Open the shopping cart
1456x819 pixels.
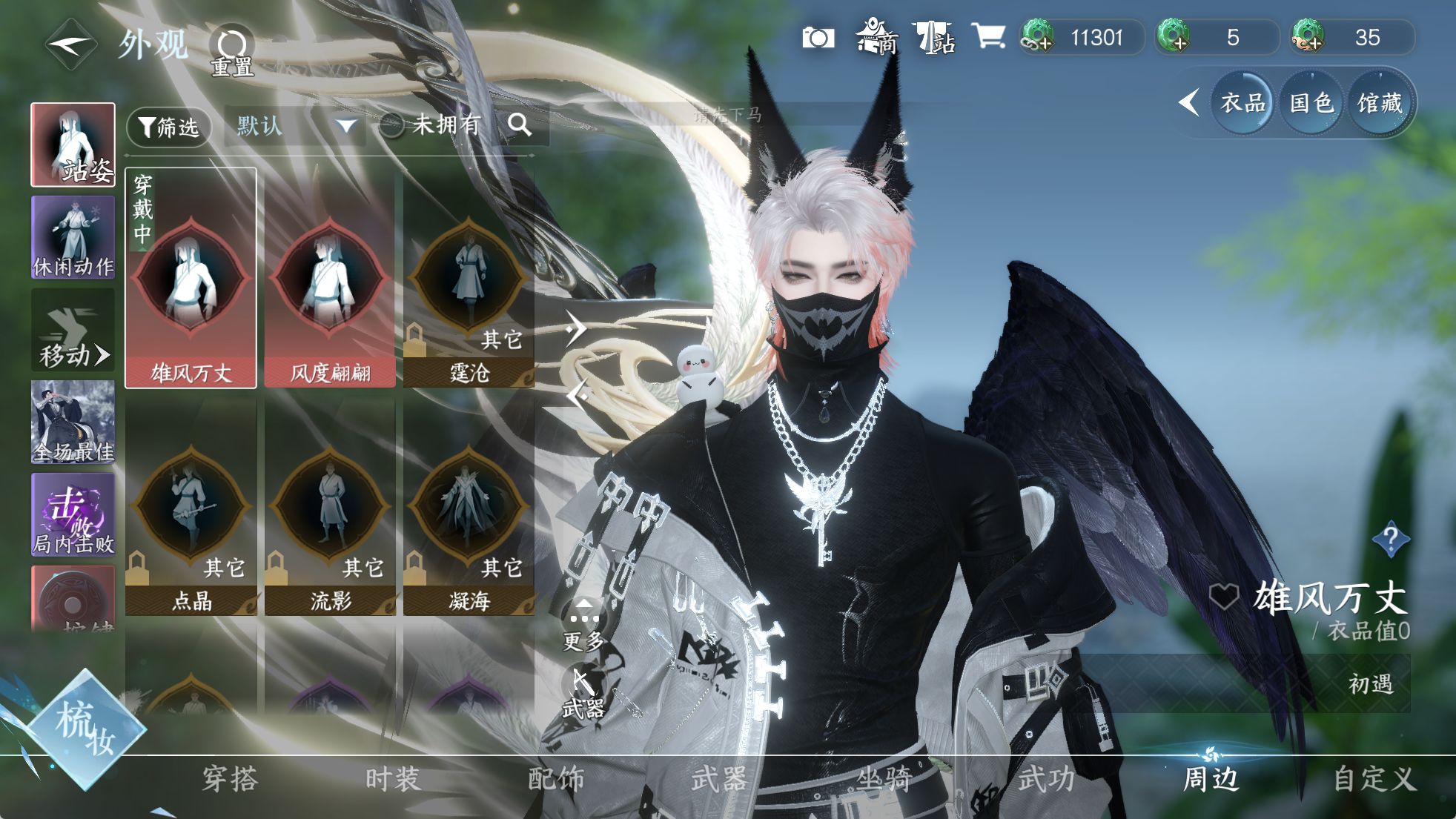pyautogui.click(x=988, y=36)
